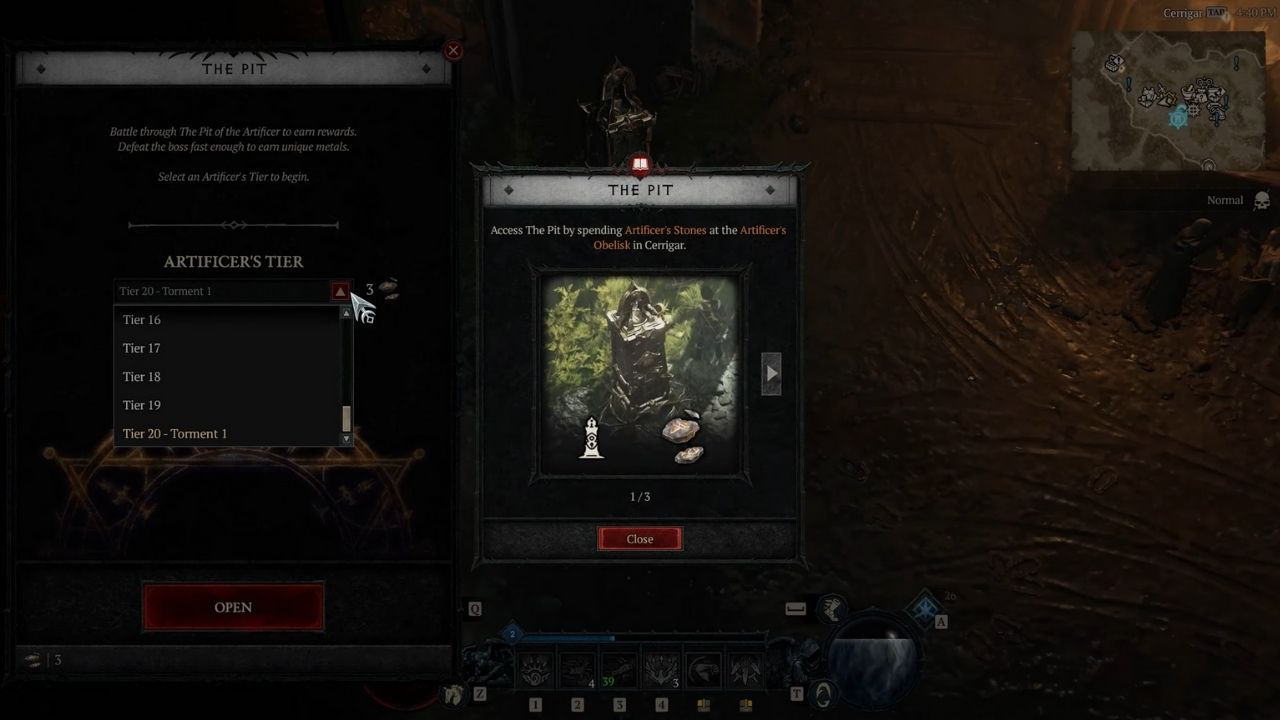1280x720 pixels.
Task: Choose Tier 17 in the dropdown
Action: [x=142, y=348]
